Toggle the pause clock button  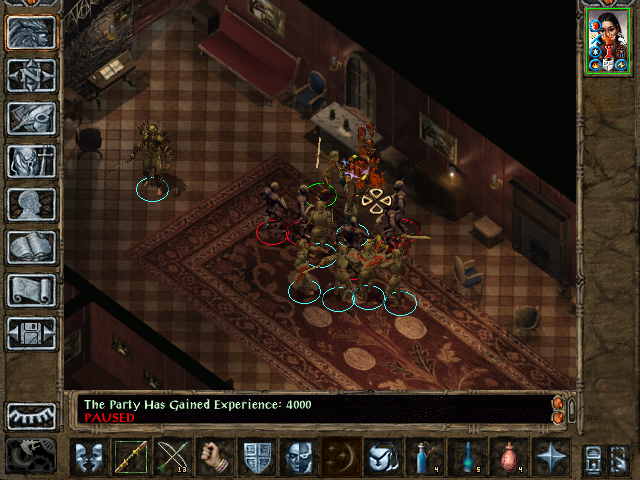click(31, 455)
